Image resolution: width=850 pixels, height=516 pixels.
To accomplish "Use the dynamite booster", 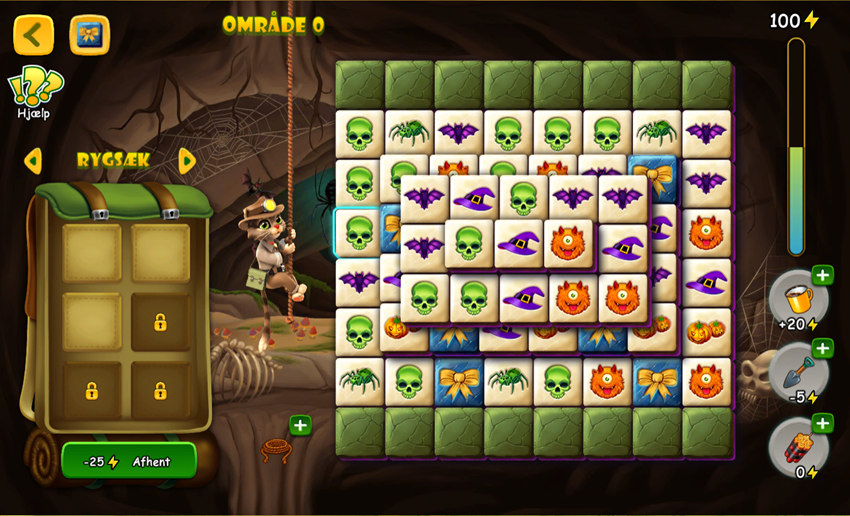I will point(797,447).
